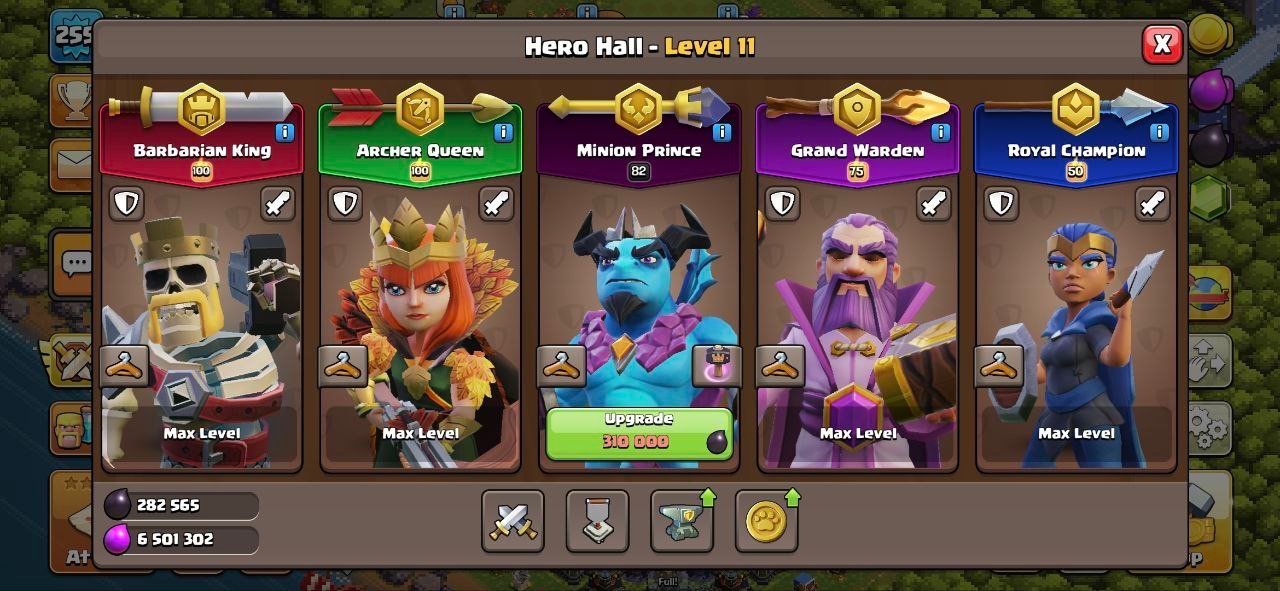View Minion Prince info details
This screenshot has width=1280, height=591.
tap(722, 132)
